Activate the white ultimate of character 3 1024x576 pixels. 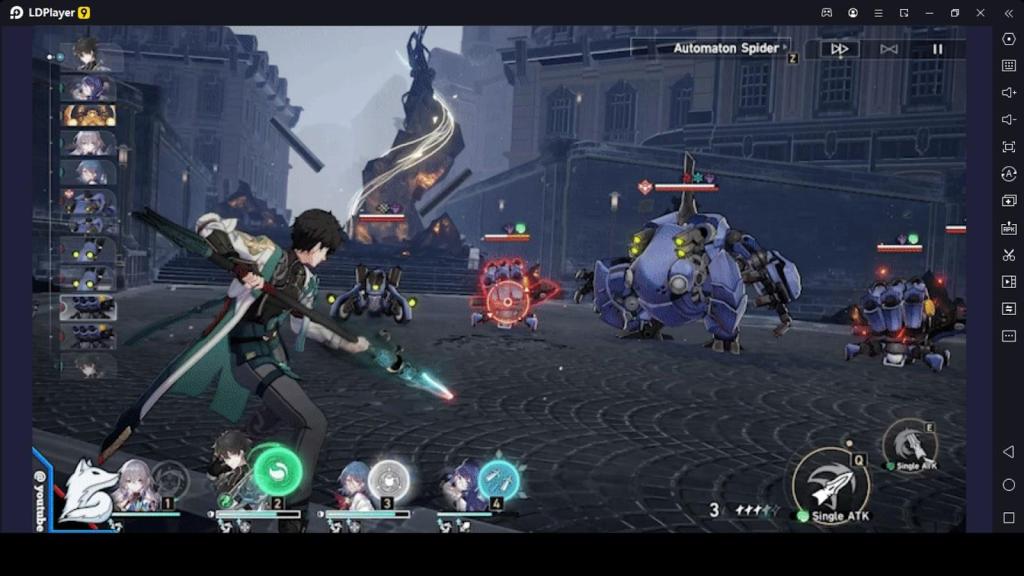coord(388,481)
